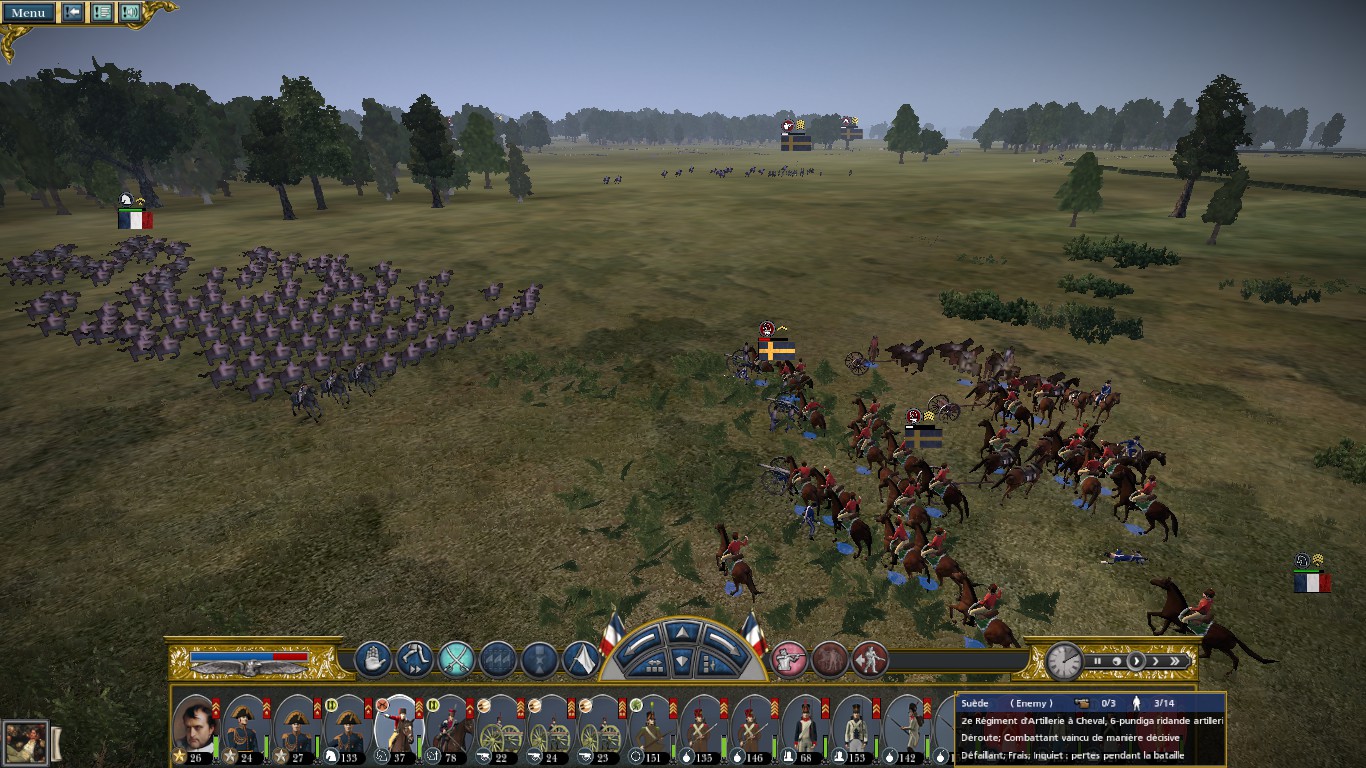Select the cavalry unit card with 78 men
Image resolution: width=1366 pixels, height=768 pixels.
tap(450, 727)
